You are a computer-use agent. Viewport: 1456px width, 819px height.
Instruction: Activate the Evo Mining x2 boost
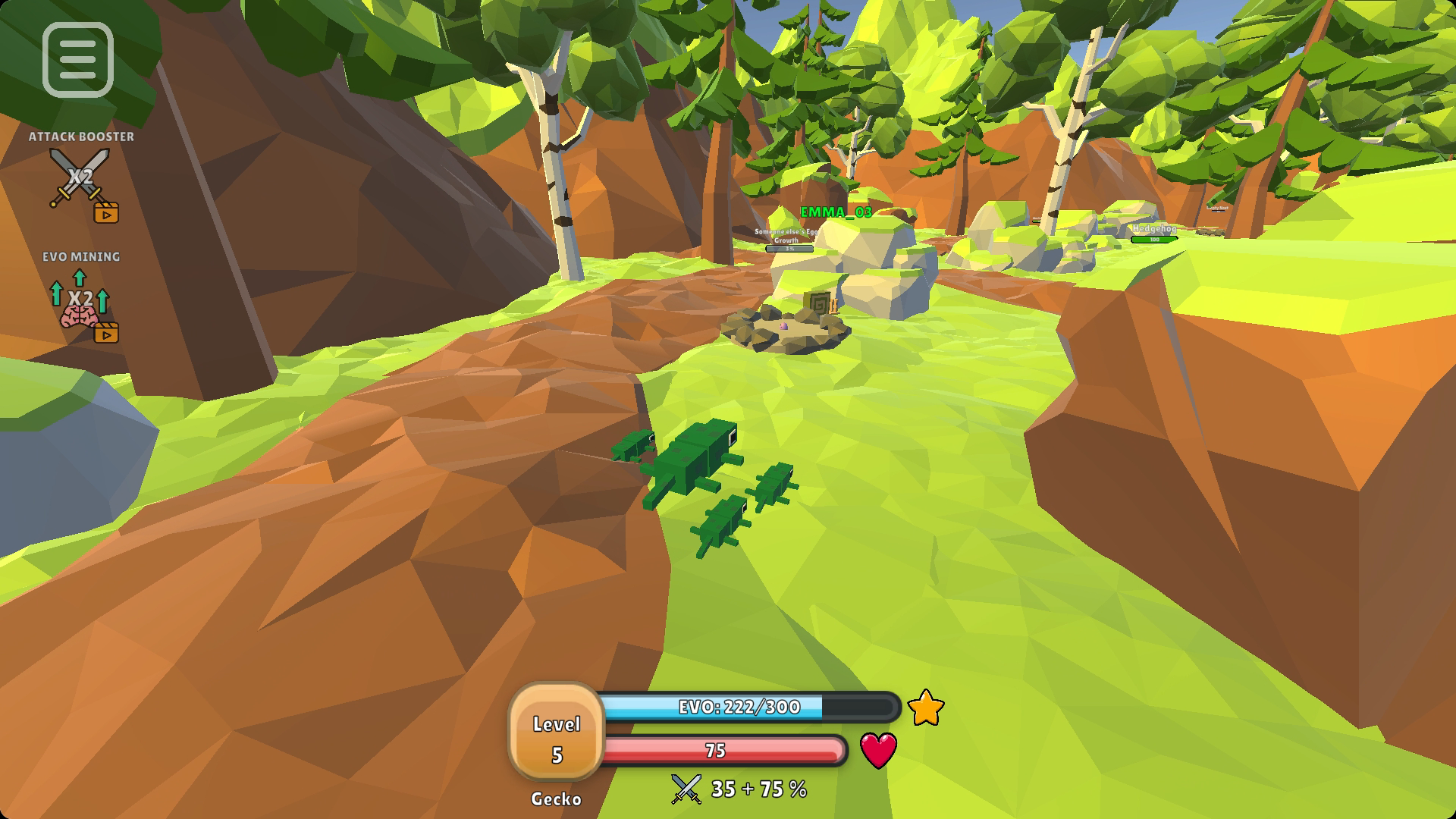81,300
